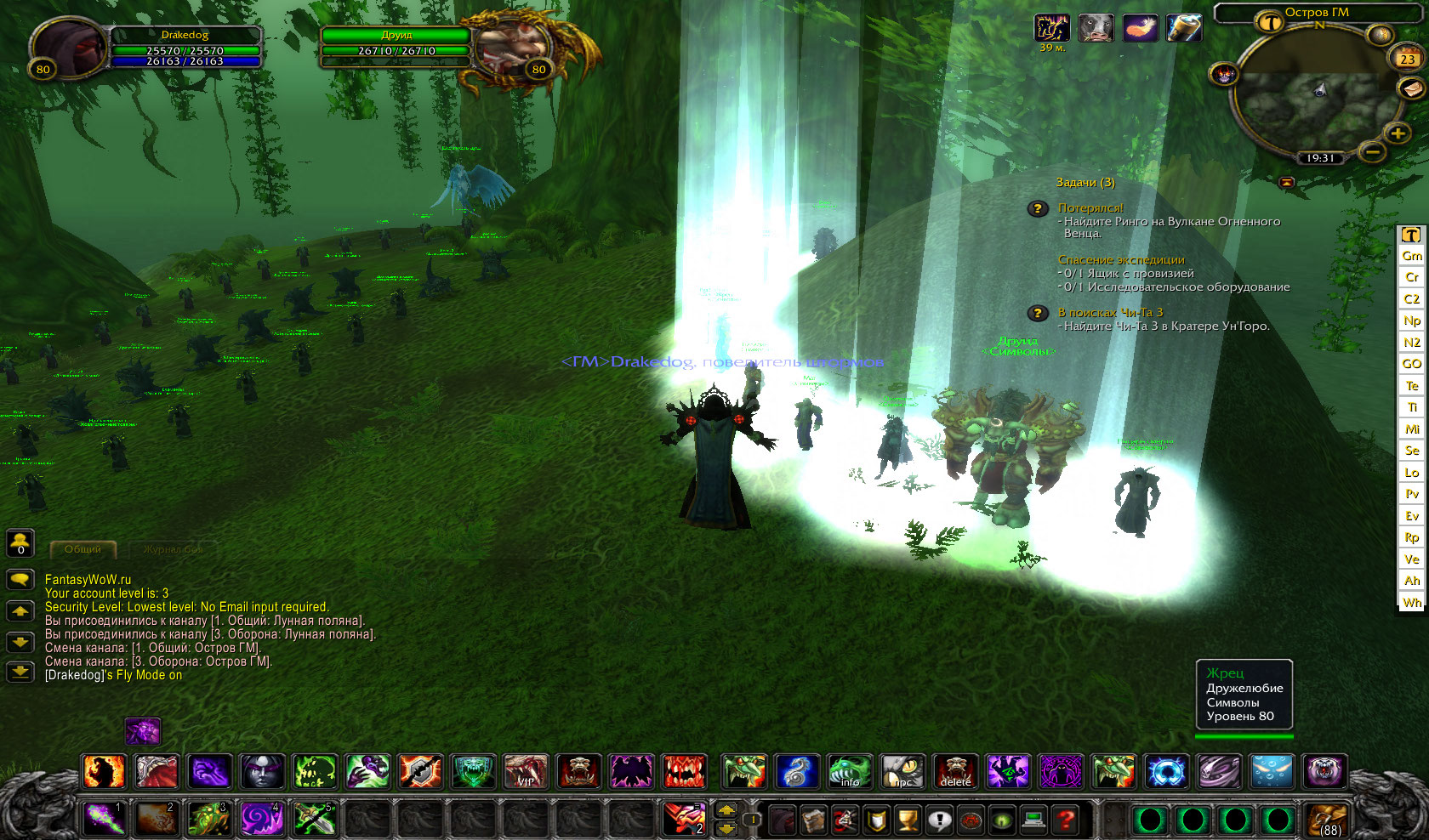Select the Wh side panel button
The image size is (1429, 840).
[x=1412, y=603]
